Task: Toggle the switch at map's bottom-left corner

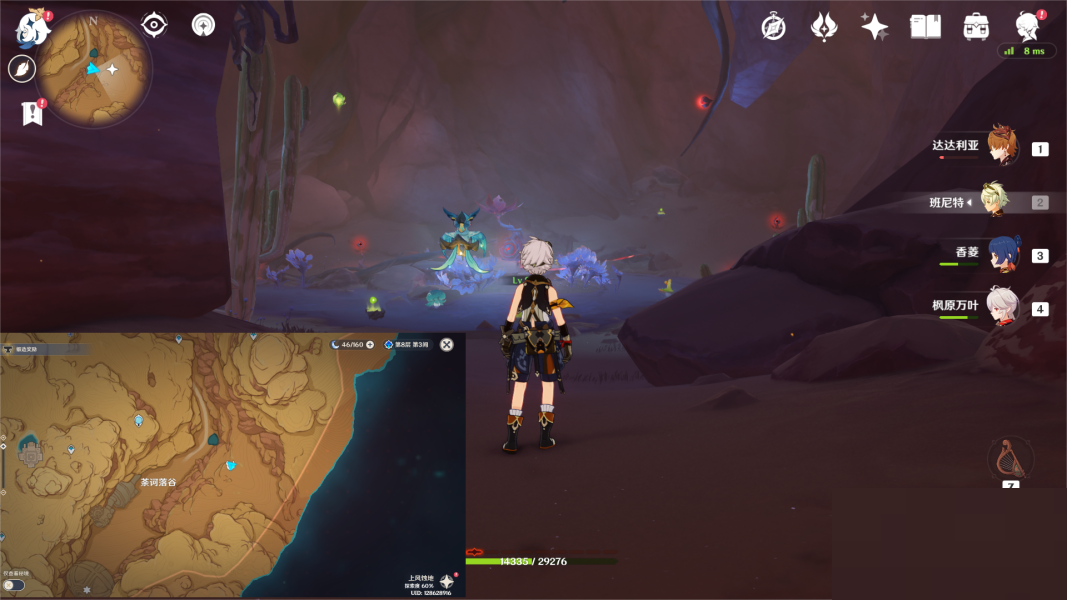Action: point(14,585)
